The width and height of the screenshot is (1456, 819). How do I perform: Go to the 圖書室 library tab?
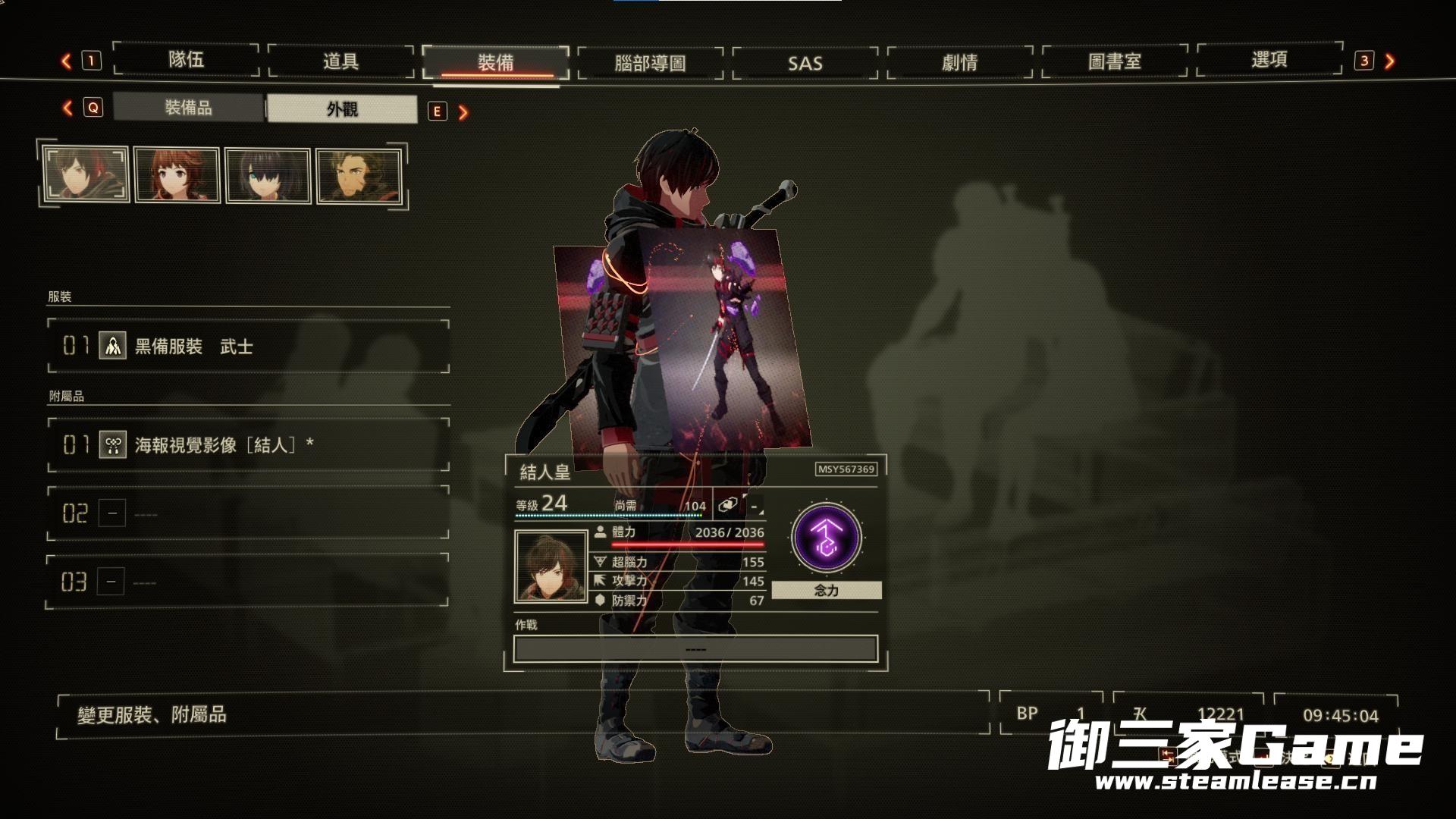[x=1114, y=61]
